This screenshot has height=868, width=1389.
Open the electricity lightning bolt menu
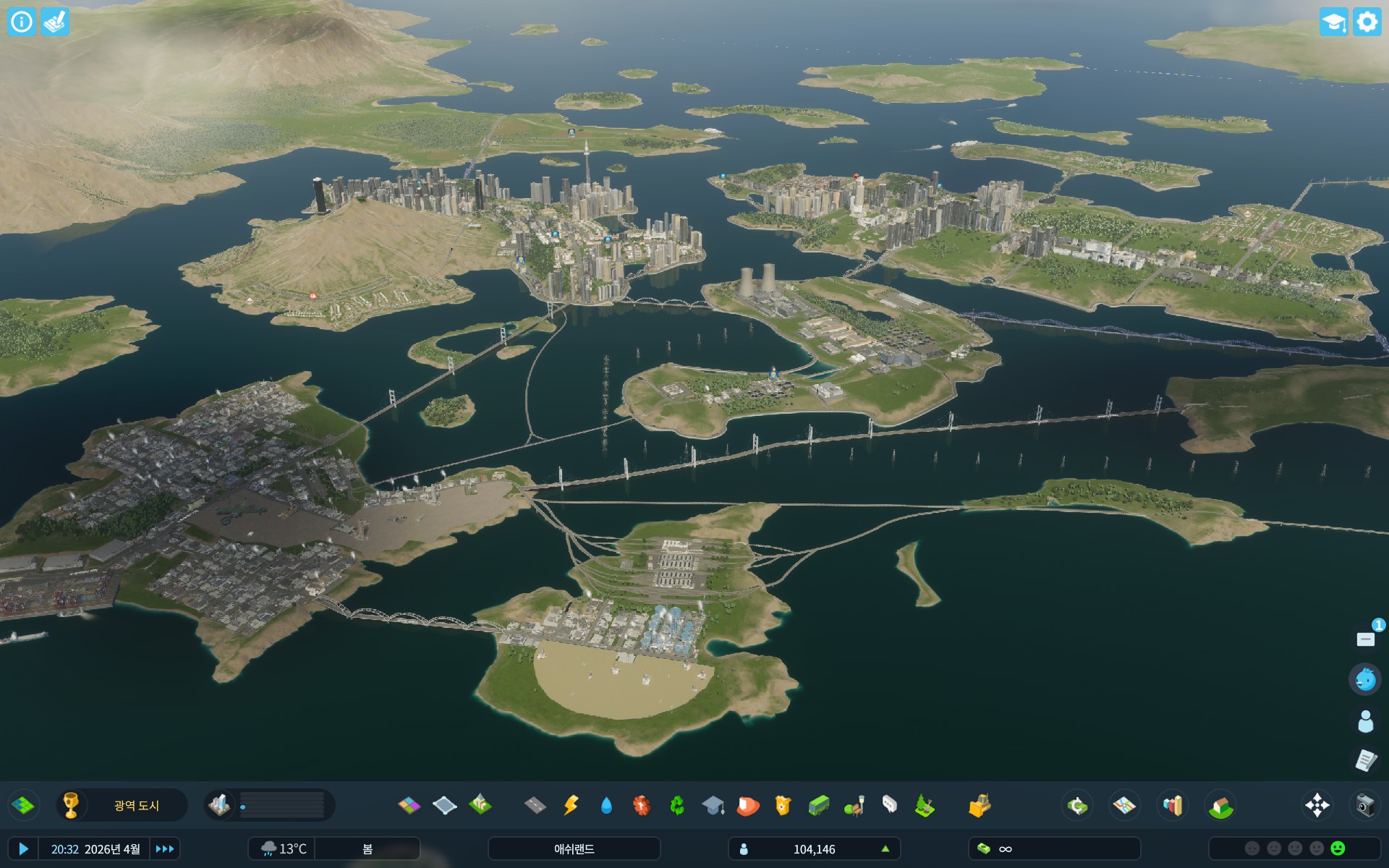pos(571,805)
